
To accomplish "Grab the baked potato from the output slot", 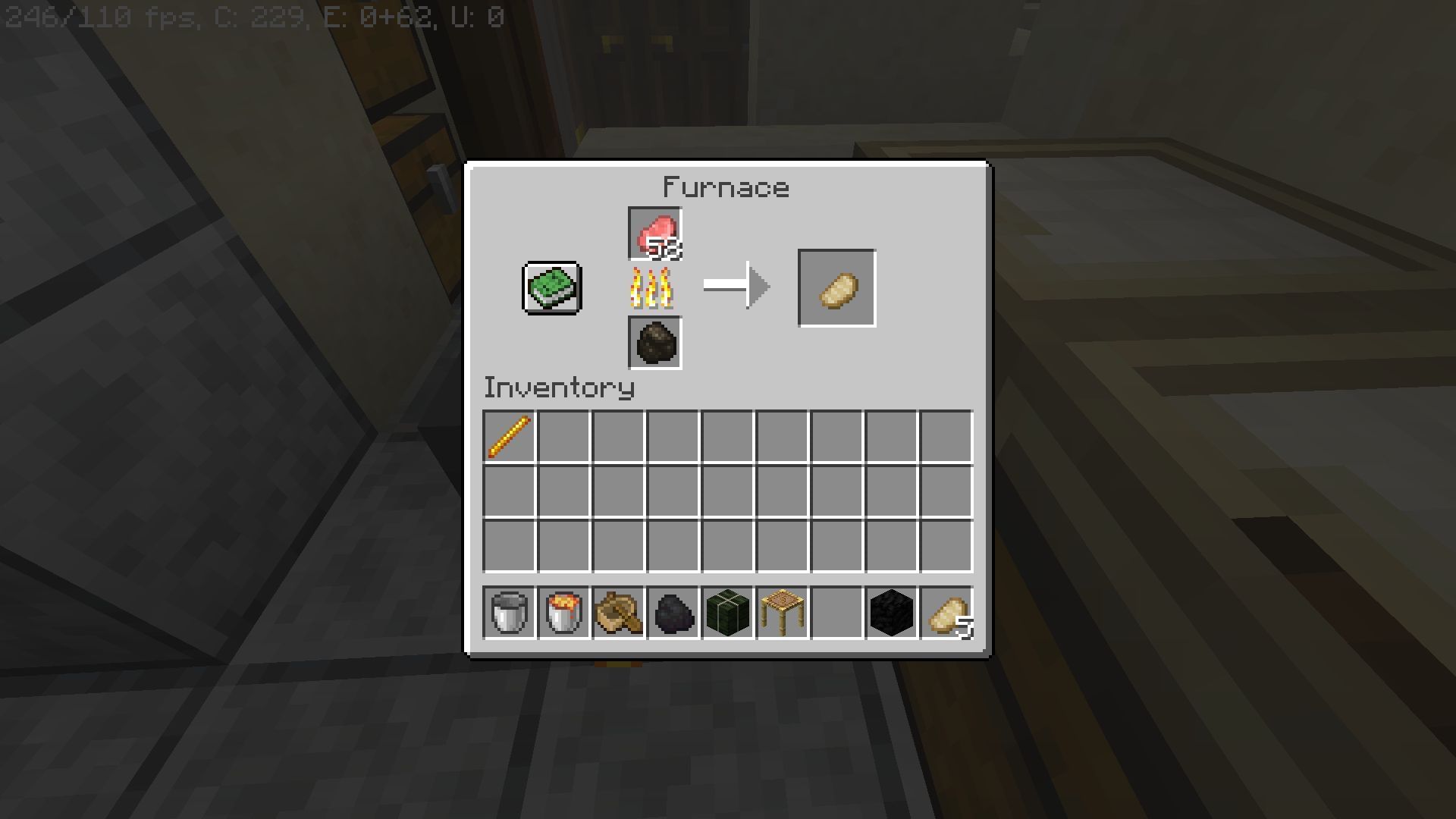I will (836, 287).
